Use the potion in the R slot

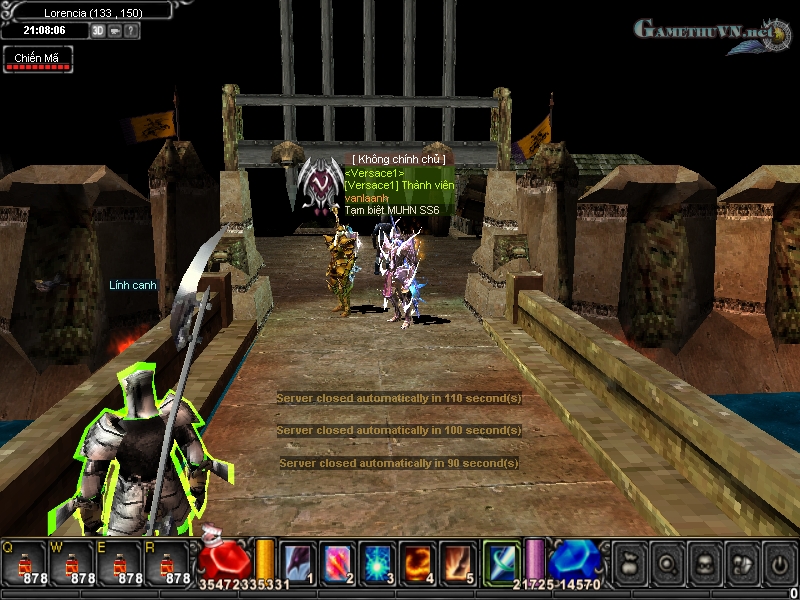(167, 564)
